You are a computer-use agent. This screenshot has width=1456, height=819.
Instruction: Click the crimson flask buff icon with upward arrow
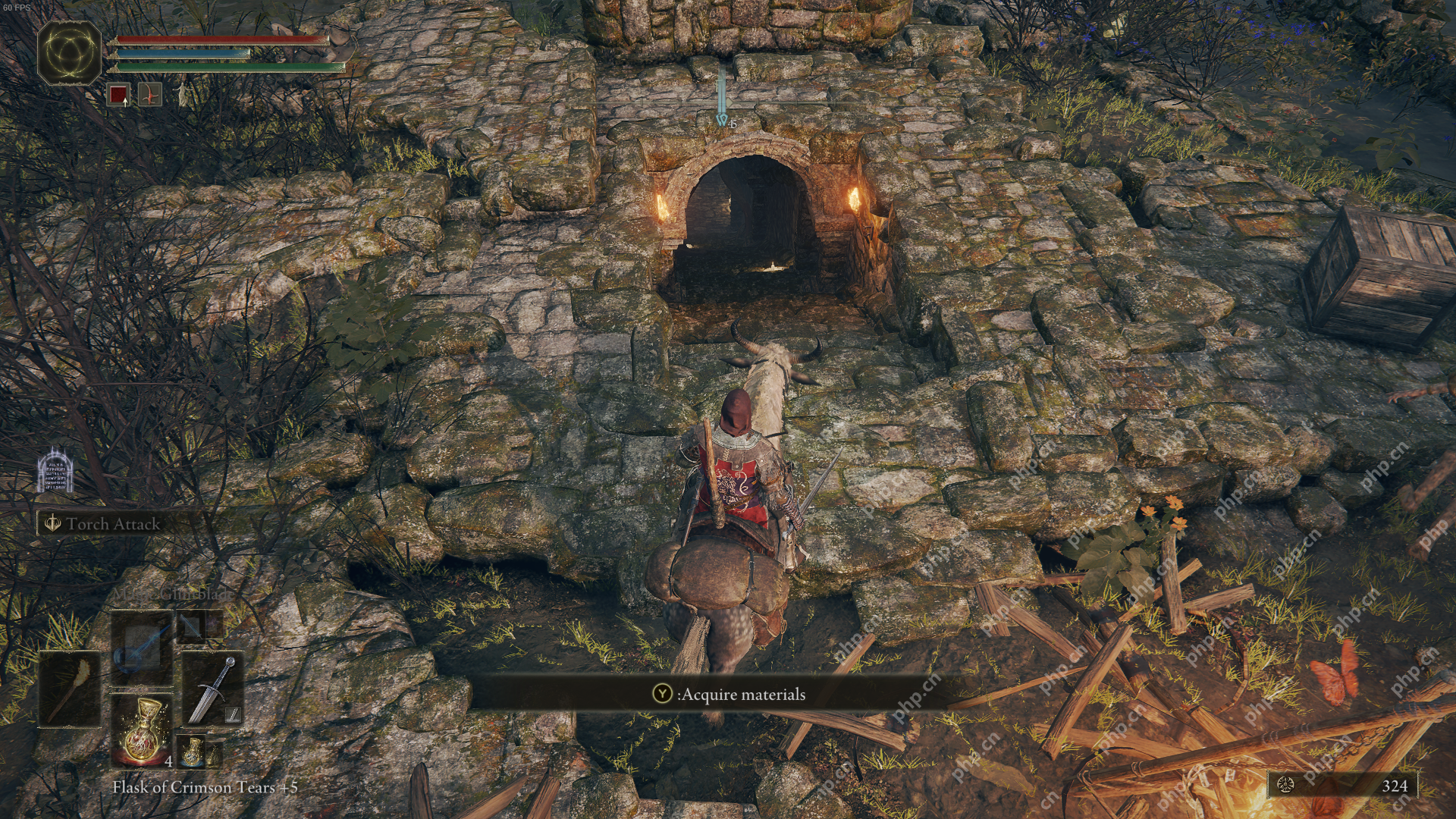point(118,94)
